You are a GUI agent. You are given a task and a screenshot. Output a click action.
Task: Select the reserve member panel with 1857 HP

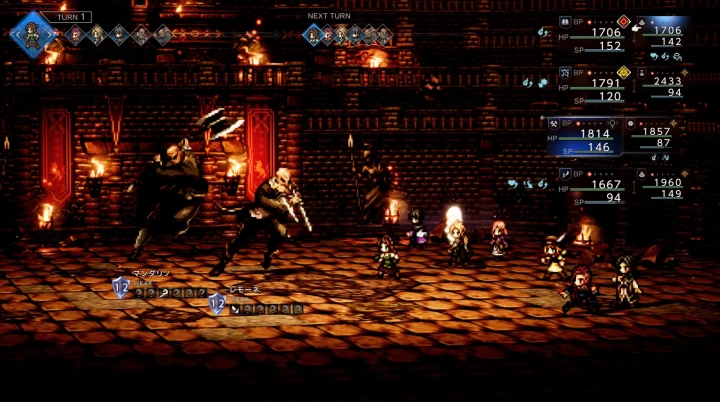tap(662, 137)
